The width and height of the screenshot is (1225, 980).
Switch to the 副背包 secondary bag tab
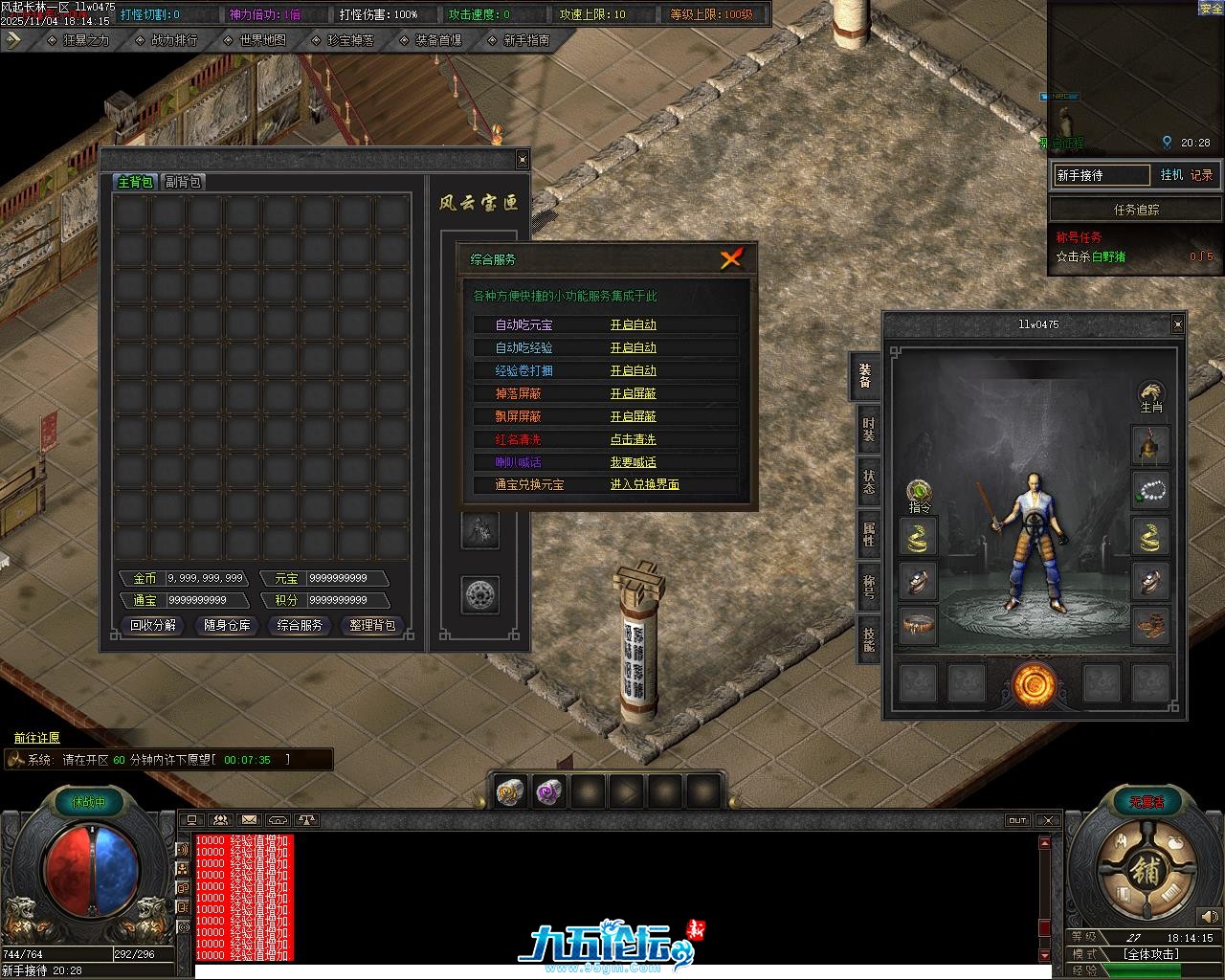pyautogui.click(x=183, y=182)
